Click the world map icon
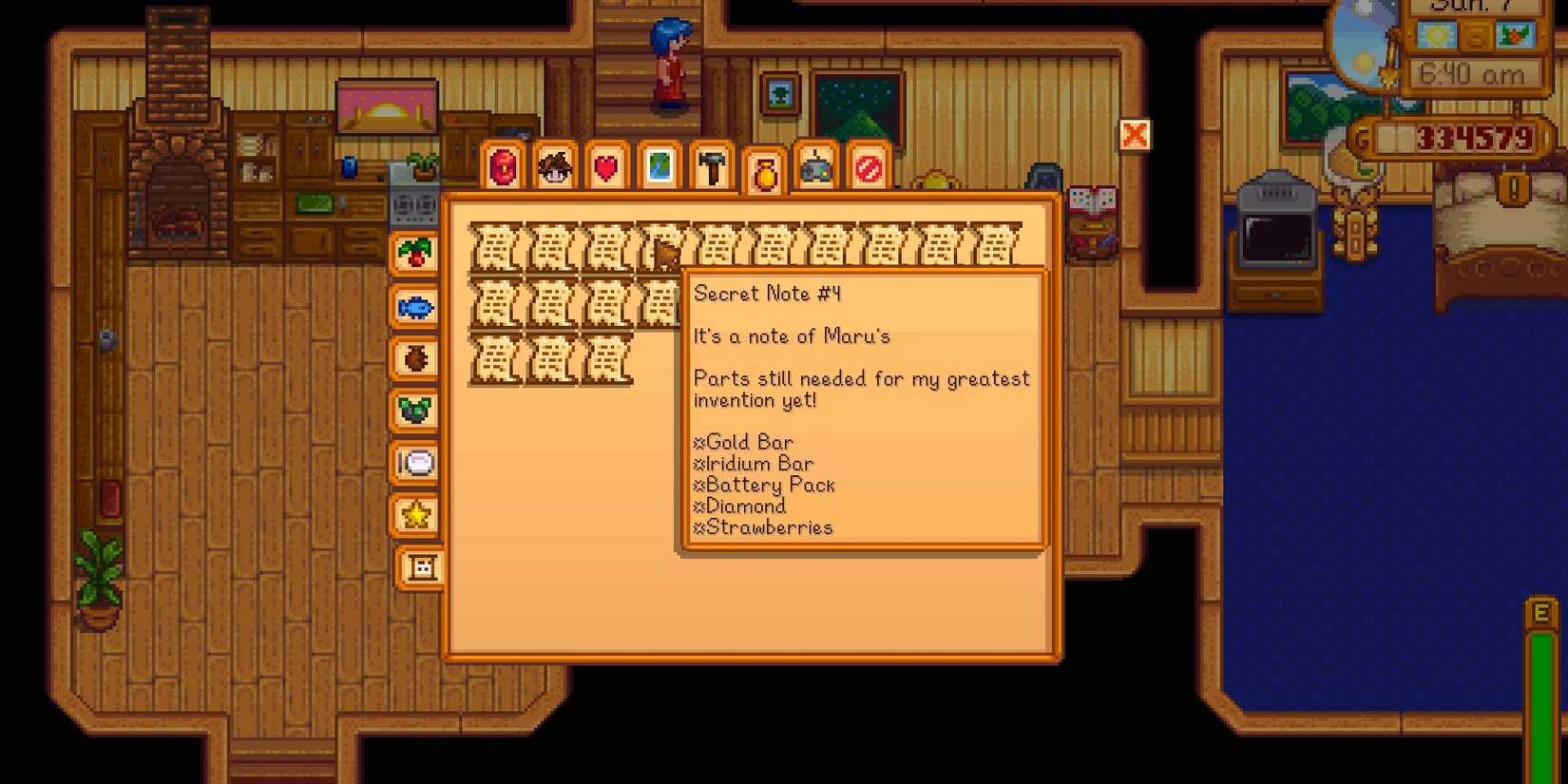 (x=660, y=166)
